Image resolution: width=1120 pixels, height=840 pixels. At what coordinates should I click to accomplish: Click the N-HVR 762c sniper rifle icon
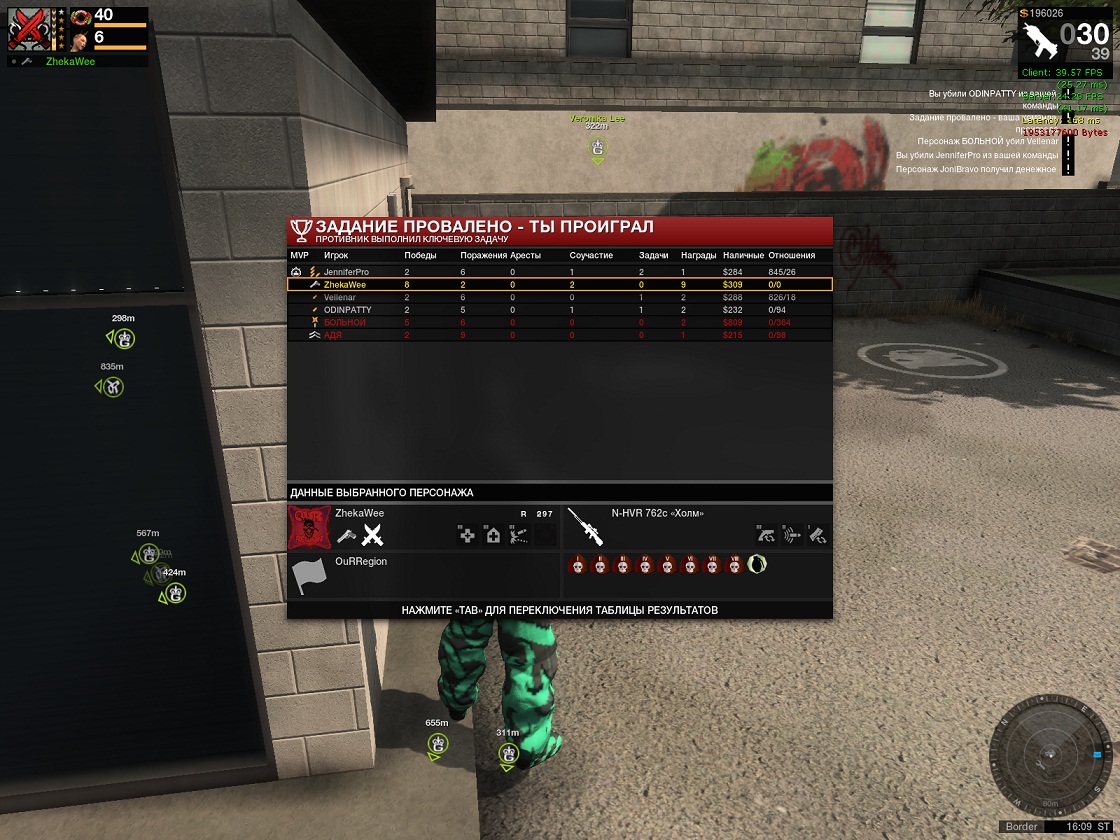(585, 527)
